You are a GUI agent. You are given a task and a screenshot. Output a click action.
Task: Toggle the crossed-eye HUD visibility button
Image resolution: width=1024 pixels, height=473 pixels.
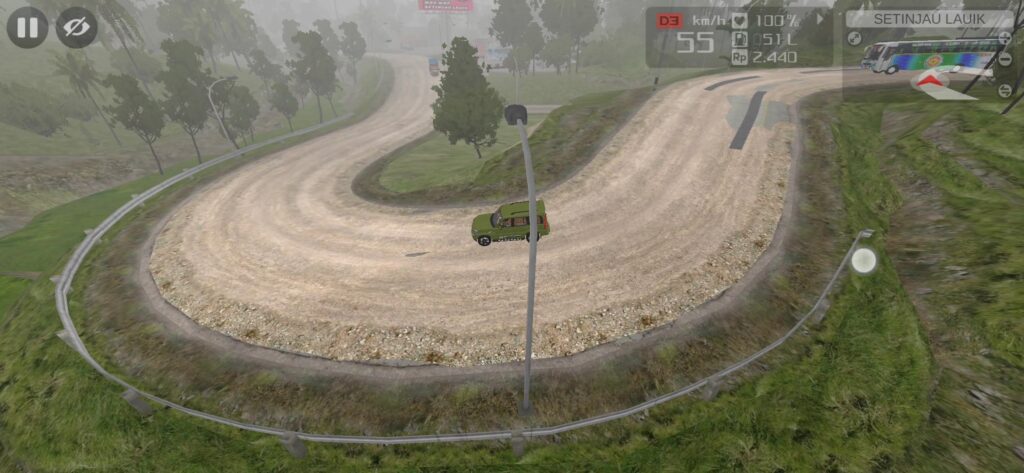[x=76, y=27]
